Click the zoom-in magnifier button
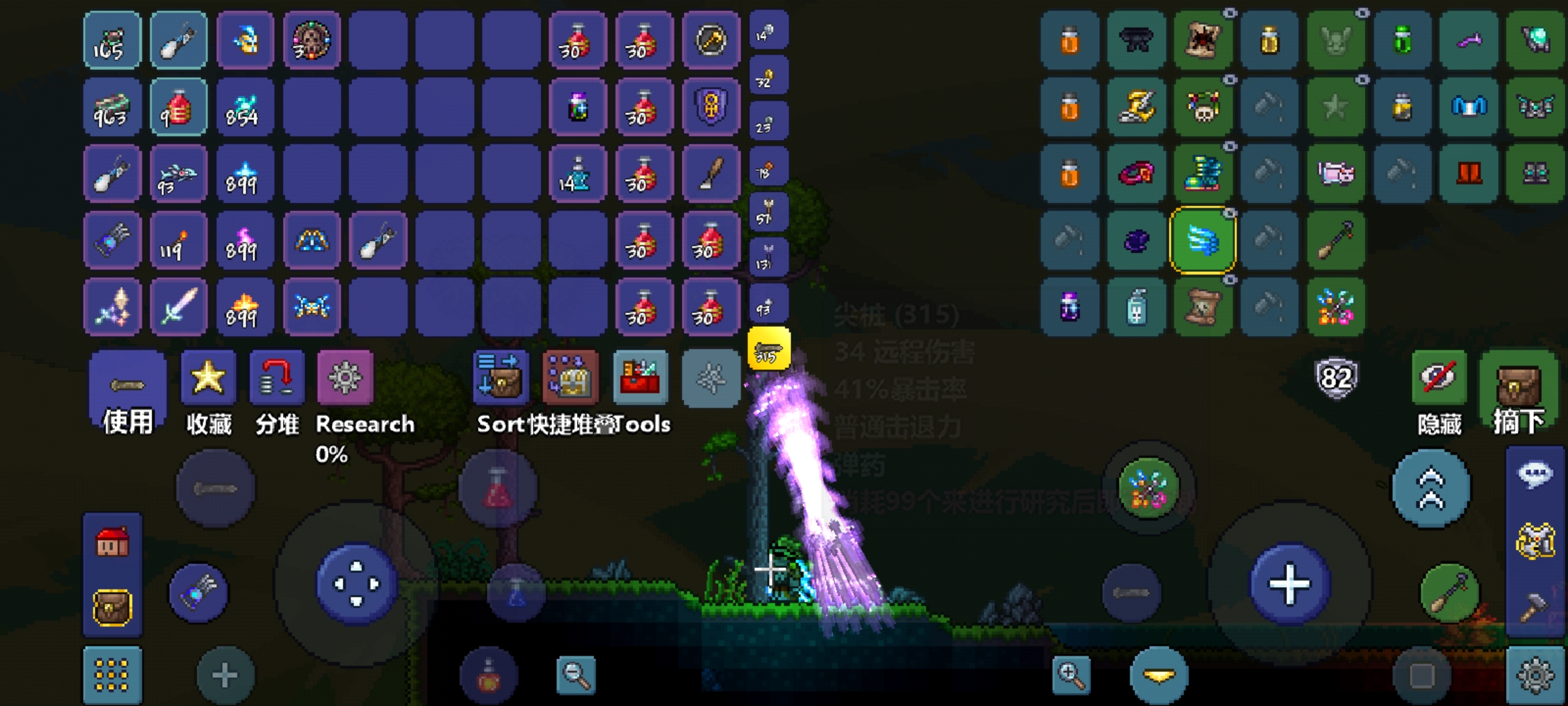Image resolution: width=1568 pixels, height=706 pixels. [x=1071, y=675]
